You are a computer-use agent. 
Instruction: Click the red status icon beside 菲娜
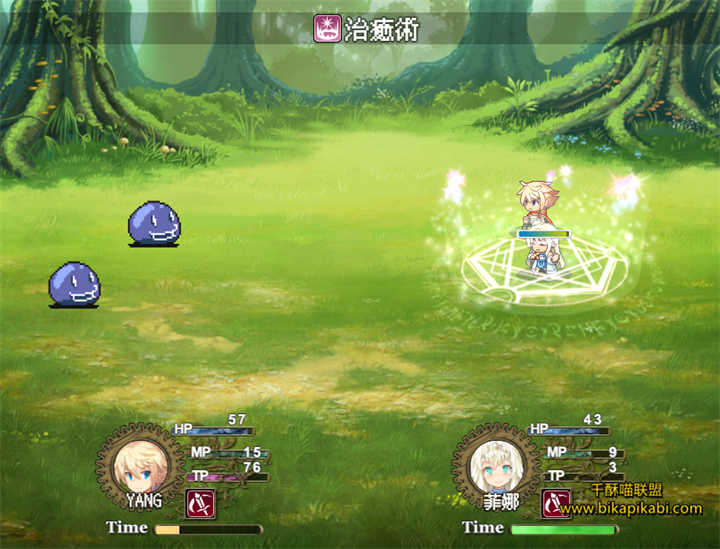556,503
